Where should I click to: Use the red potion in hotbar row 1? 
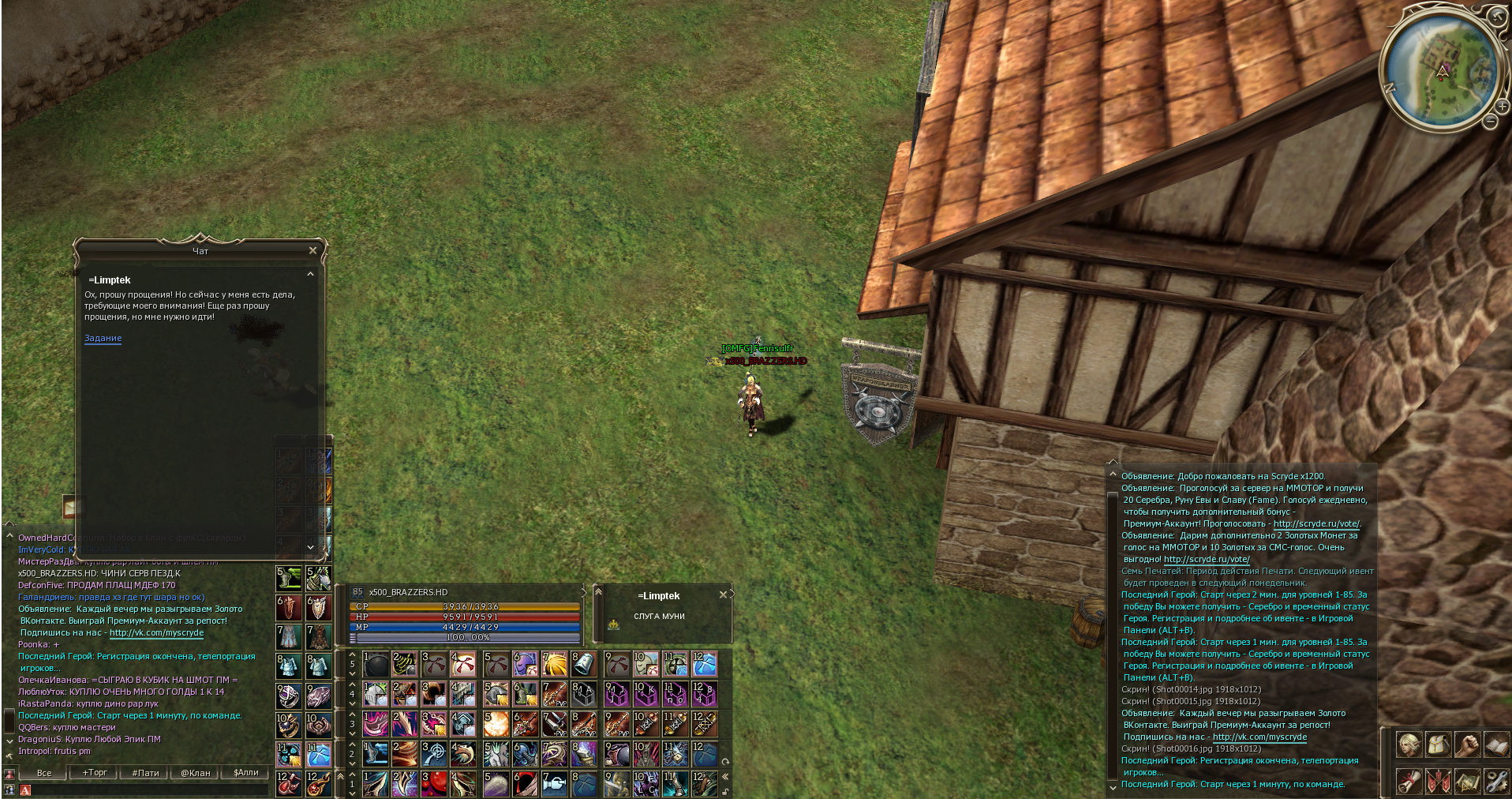pos(434,782)
